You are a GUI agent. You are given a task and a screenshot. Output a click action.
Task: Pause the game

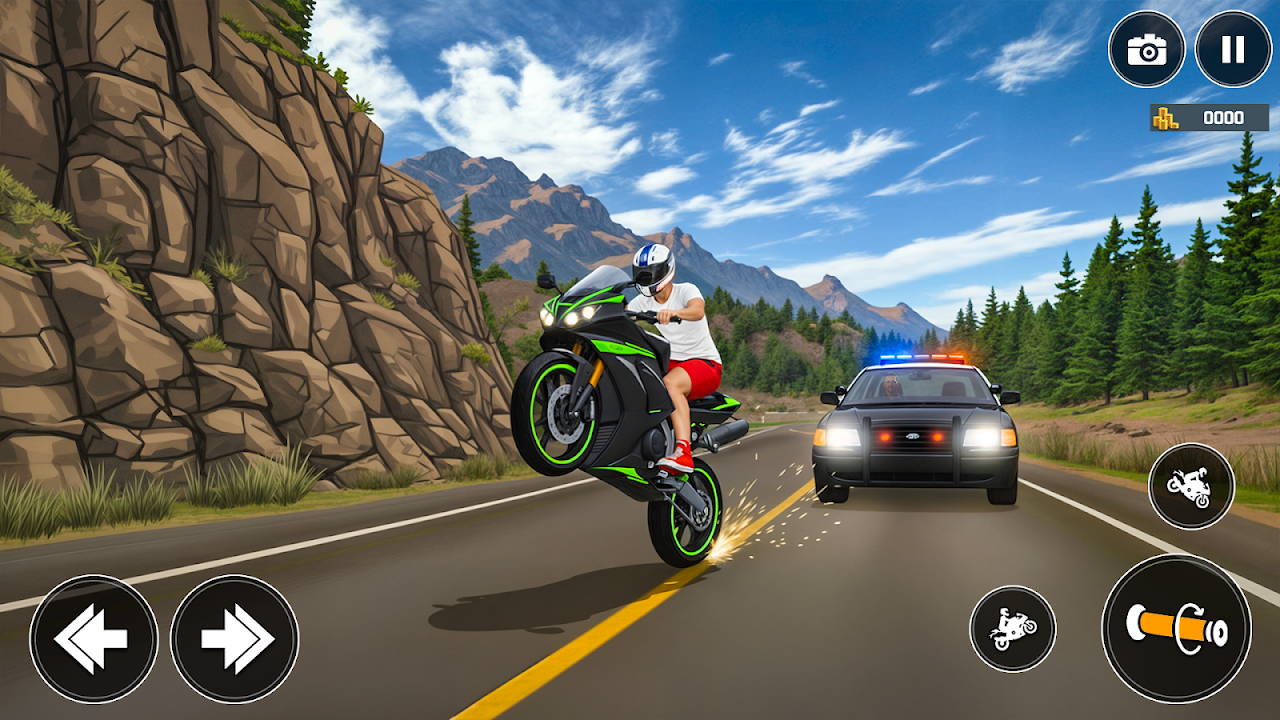coord(1233,49)
